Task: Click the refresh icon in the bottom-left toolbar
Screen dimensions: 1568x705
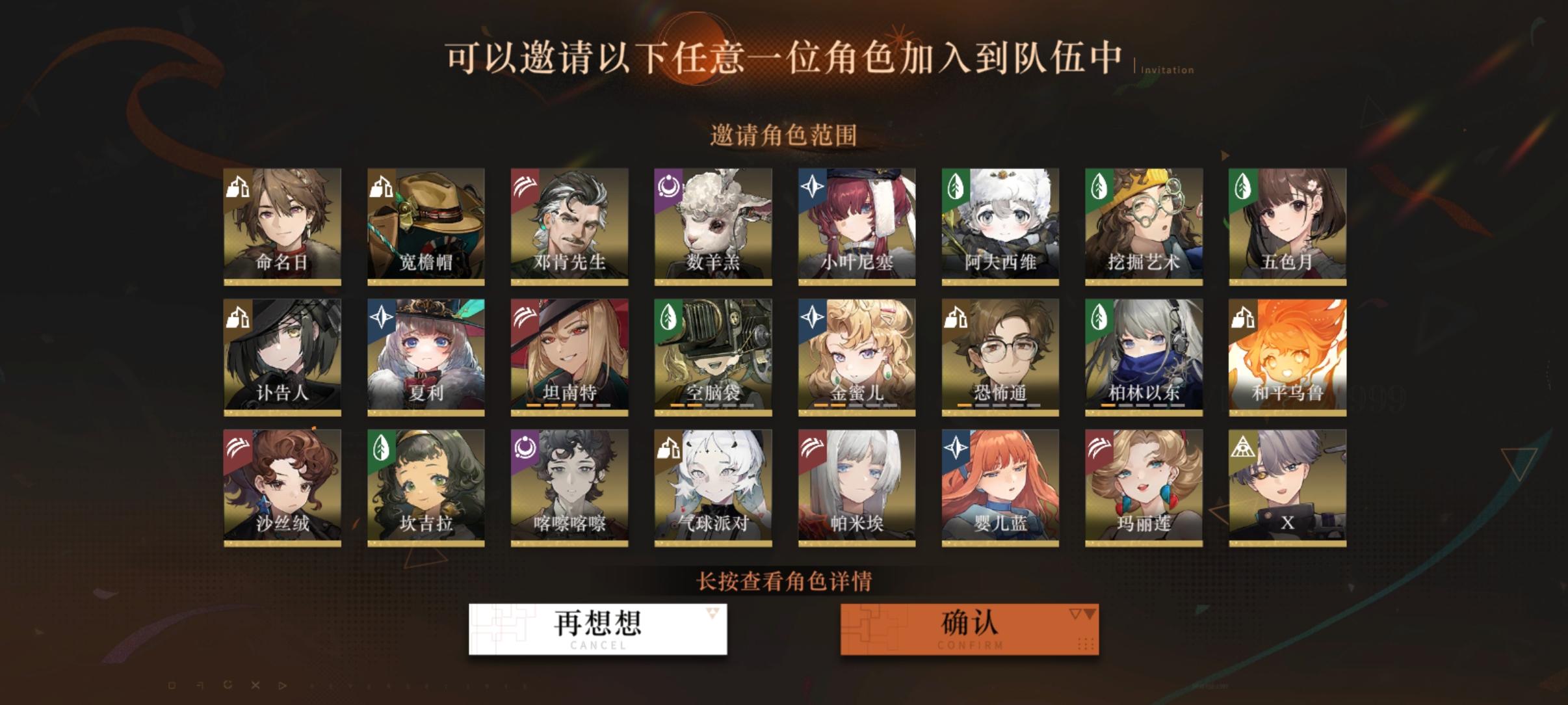Action: click(x=228, y=685)
